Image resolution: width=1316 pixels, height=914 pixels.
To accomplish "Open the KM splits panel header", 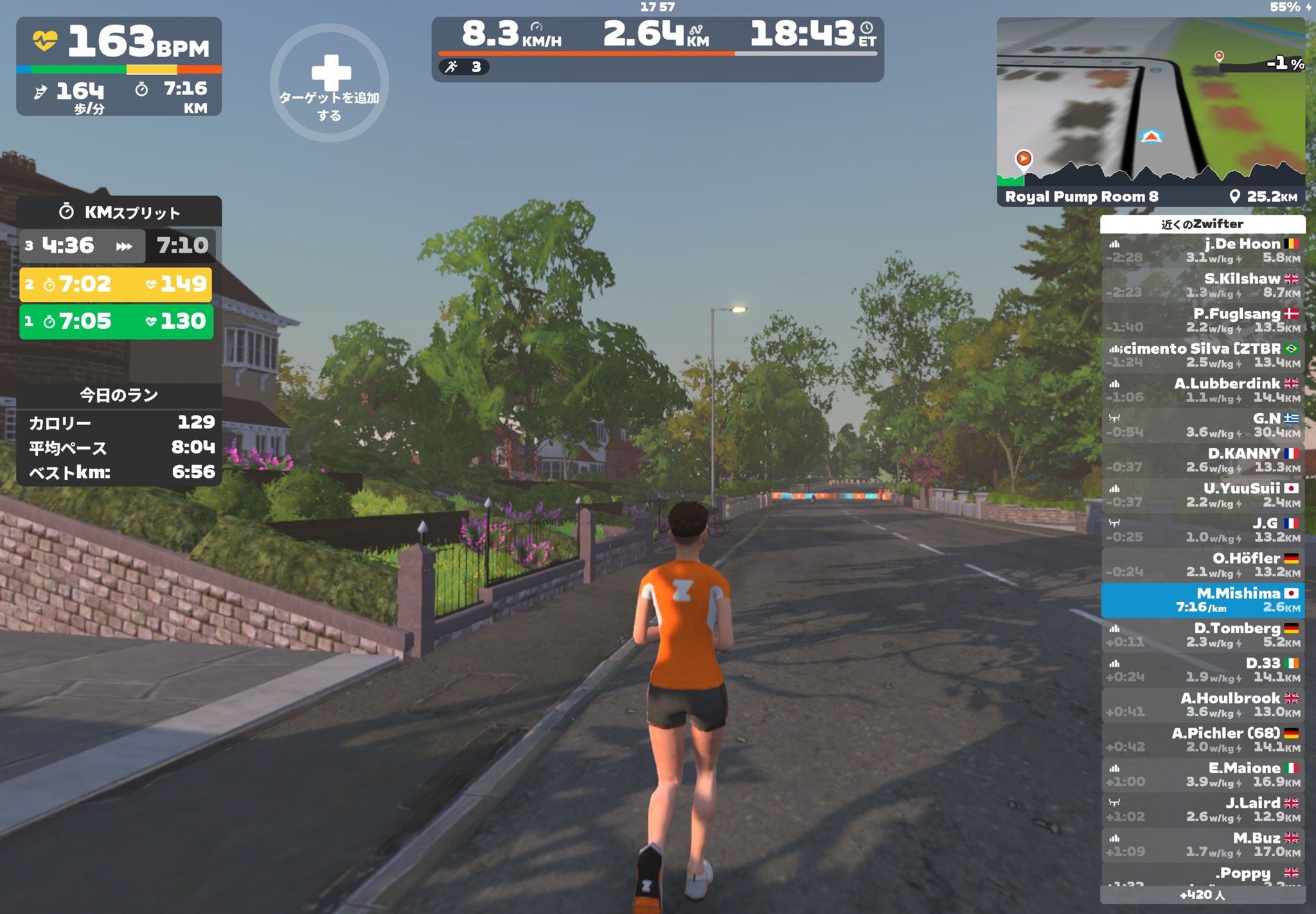I will tap(120, 211).
